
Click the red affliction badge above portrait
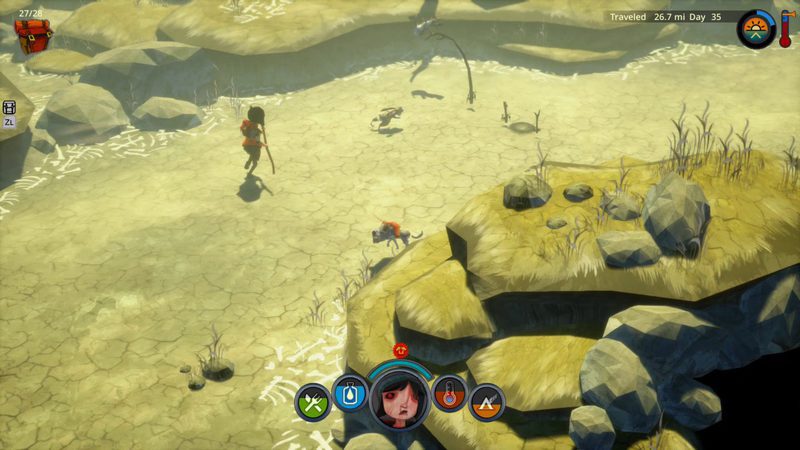click(401, 350)
